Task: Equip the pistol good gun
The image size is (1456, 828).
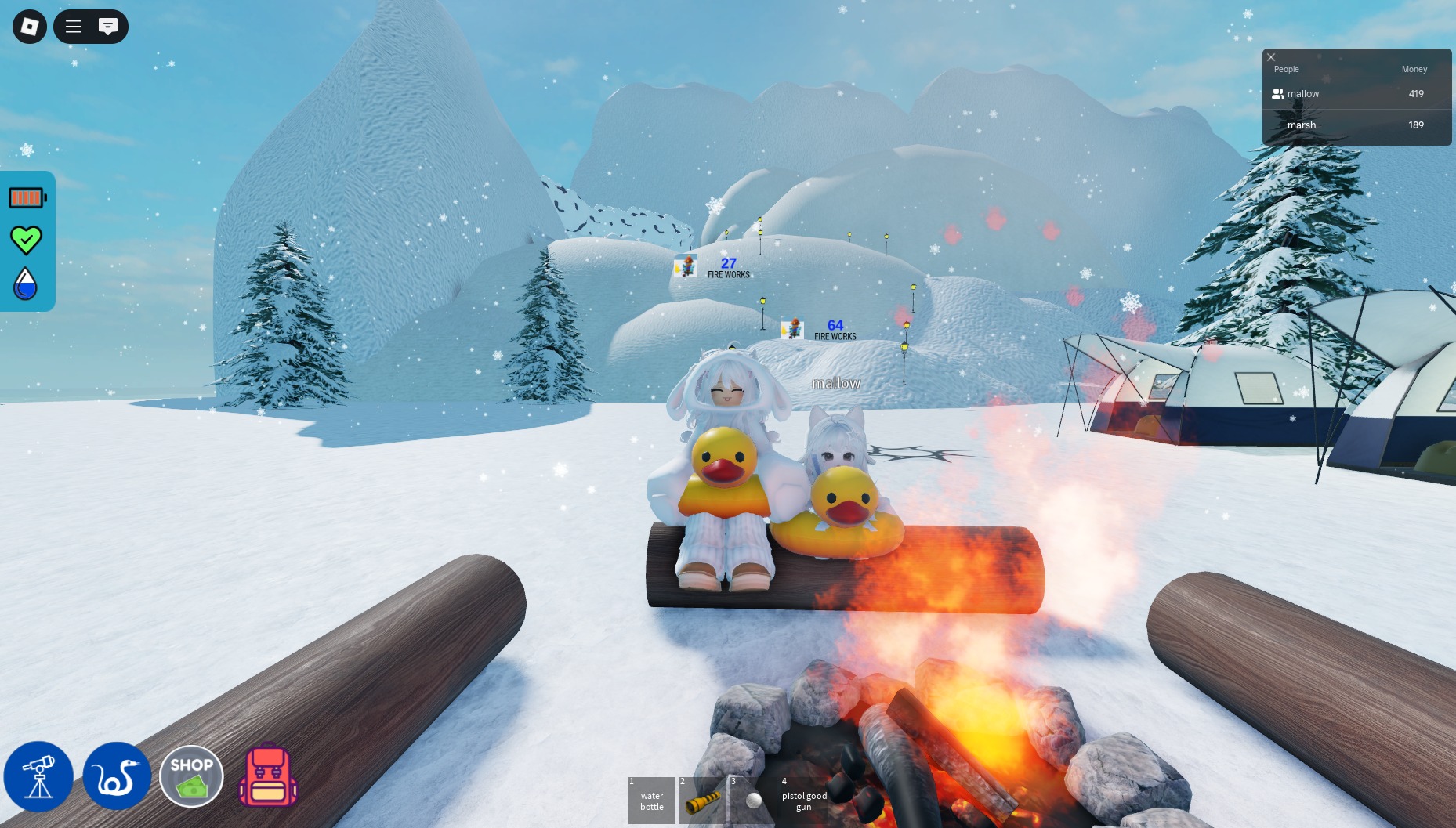Action: 804,801
